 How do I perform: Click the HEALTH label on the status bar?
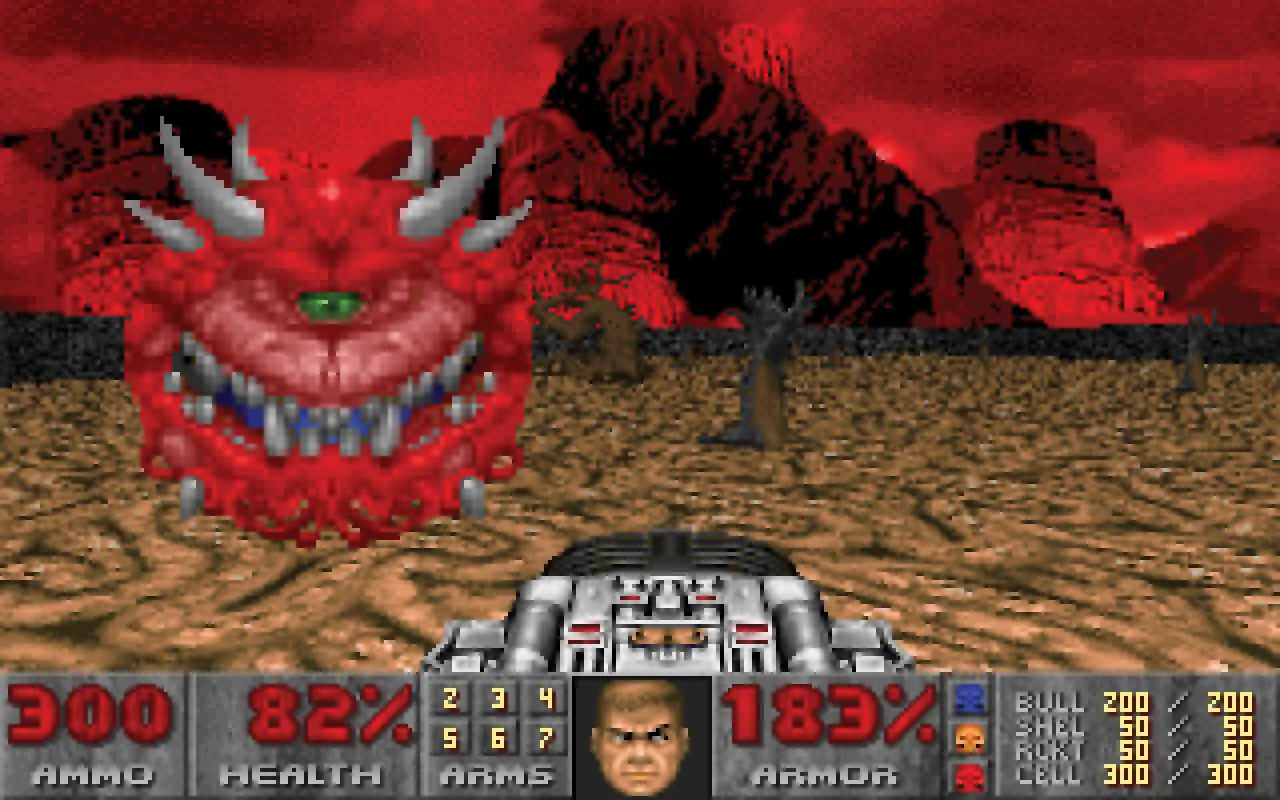[x=300, y=775]
